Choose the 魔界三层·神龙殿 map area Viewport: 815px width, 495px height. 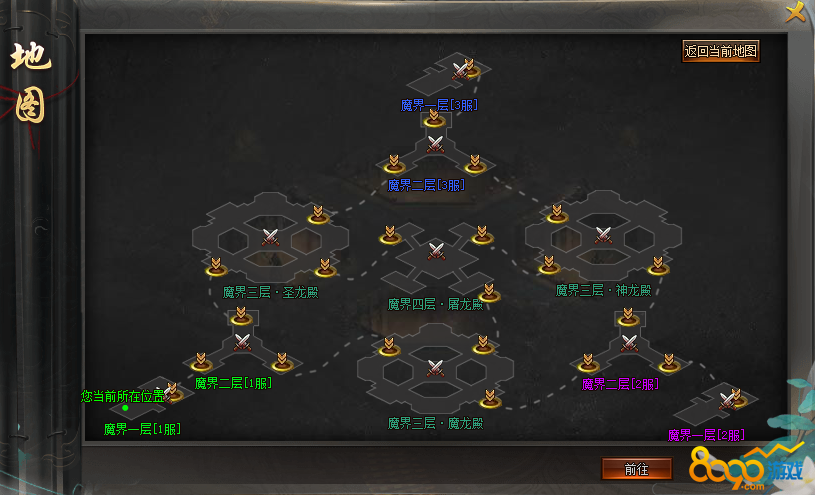coord(603,235)
